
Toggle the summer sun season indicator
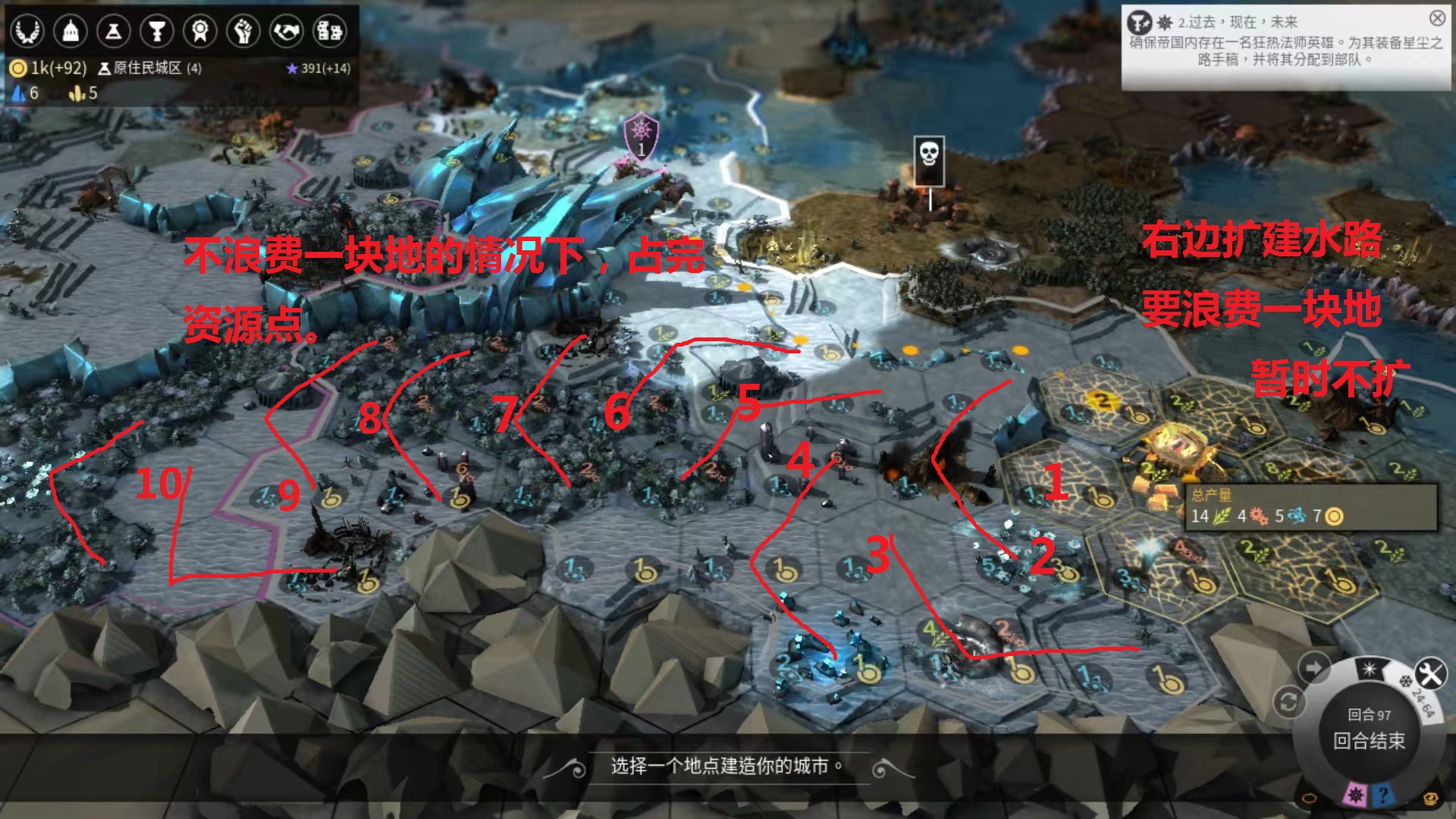pos(1369,669)
